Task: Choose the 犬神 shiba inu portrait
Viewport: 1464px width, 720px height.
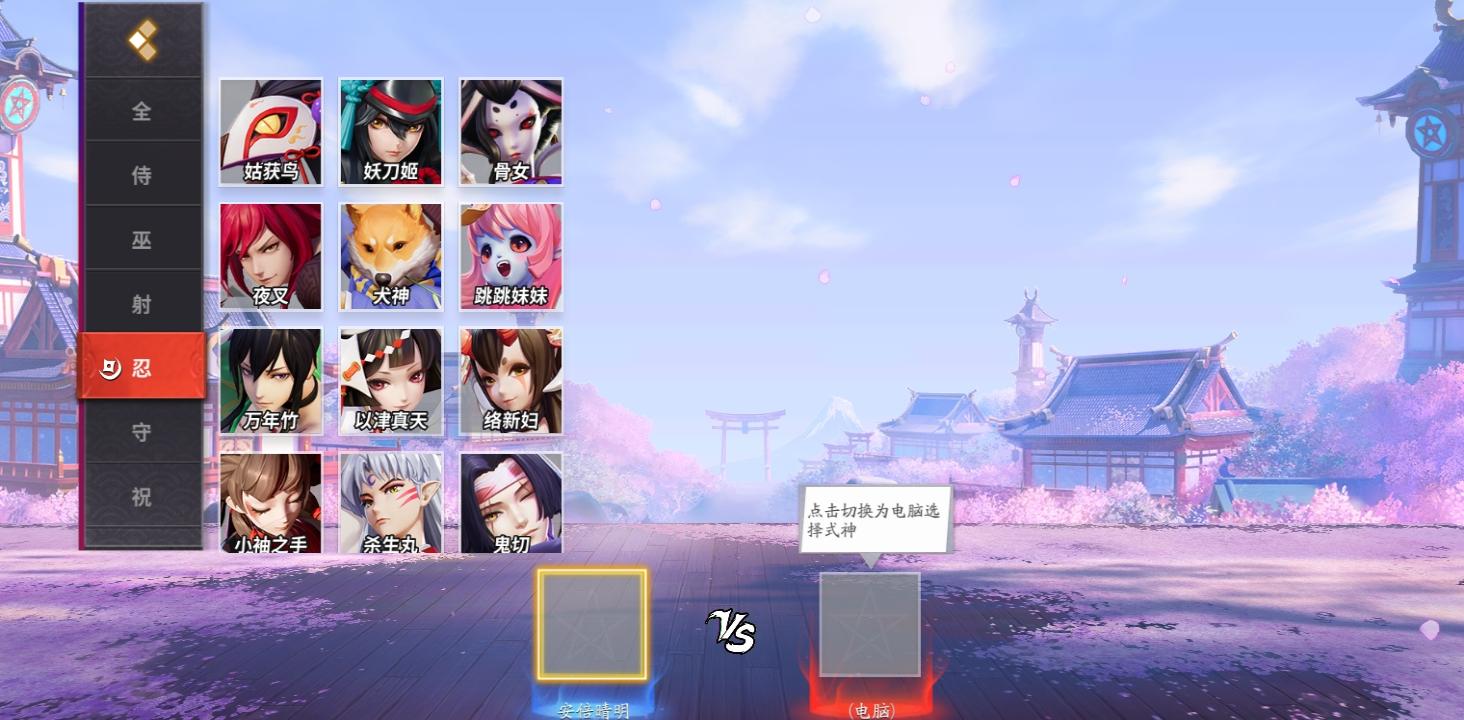Action: point(390,256)
